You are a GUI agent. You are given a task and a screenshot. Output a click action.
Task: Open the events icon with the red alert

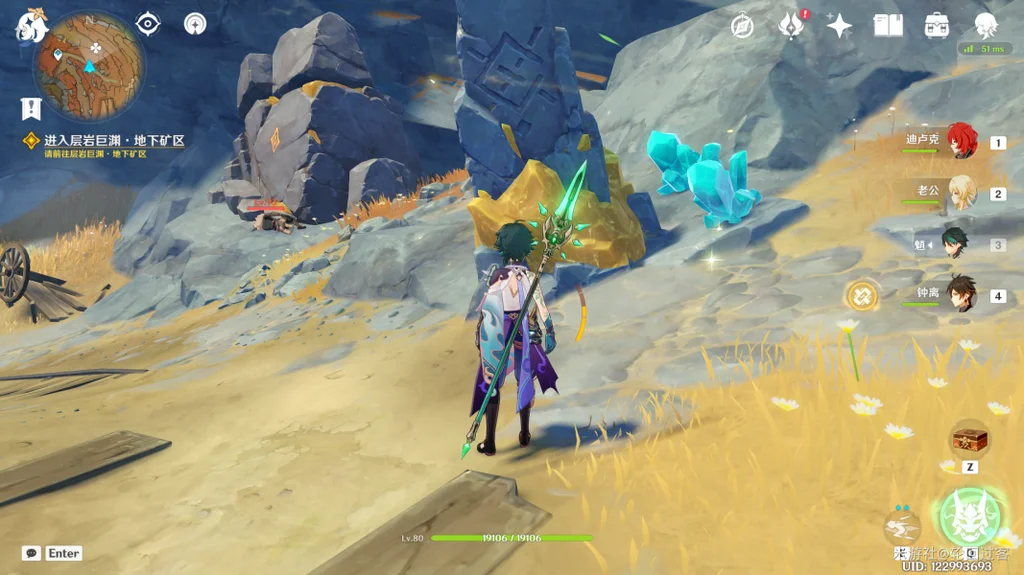click(791, 26)
